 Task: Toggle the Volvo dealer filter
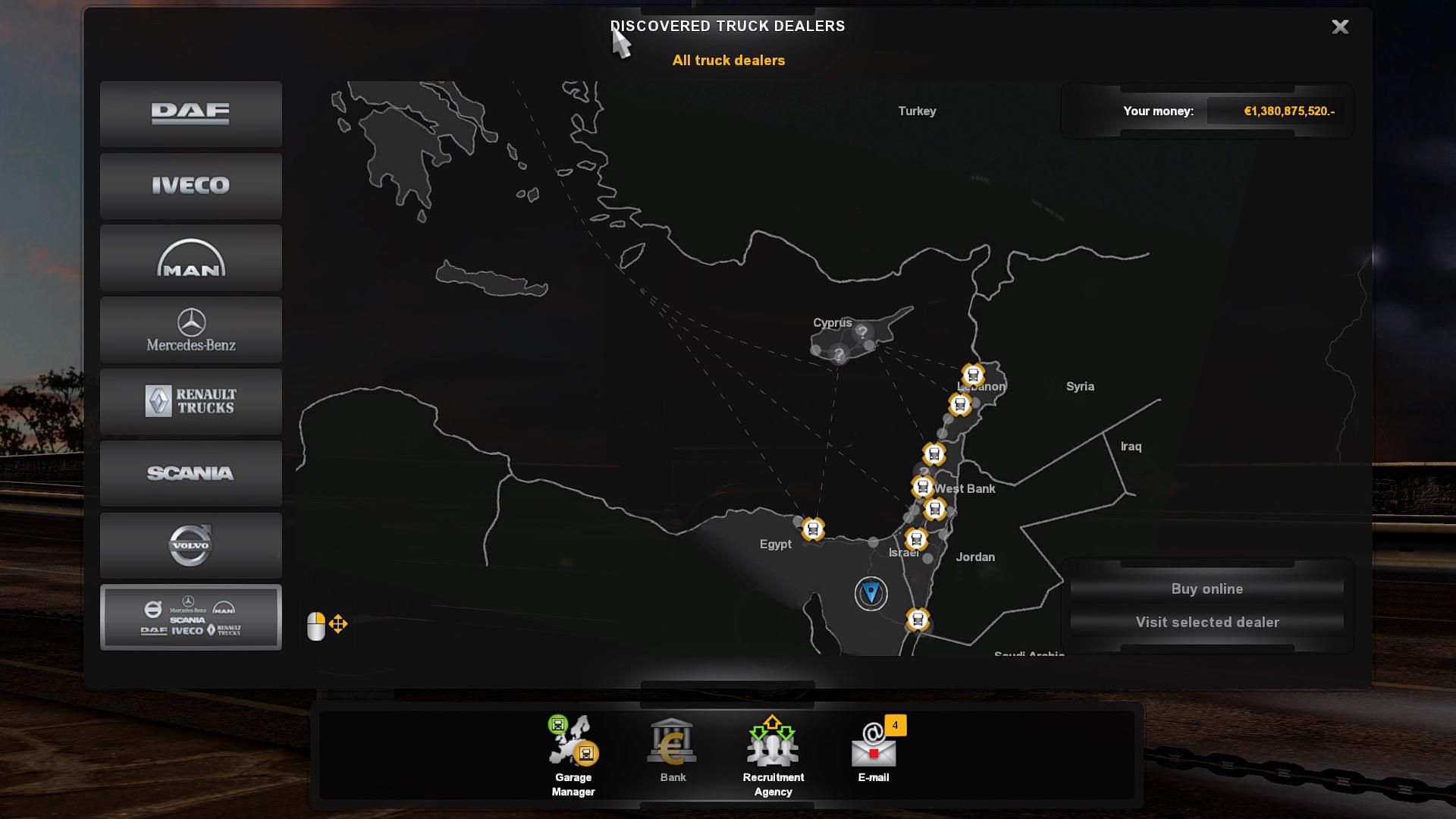tap(190, 544)
